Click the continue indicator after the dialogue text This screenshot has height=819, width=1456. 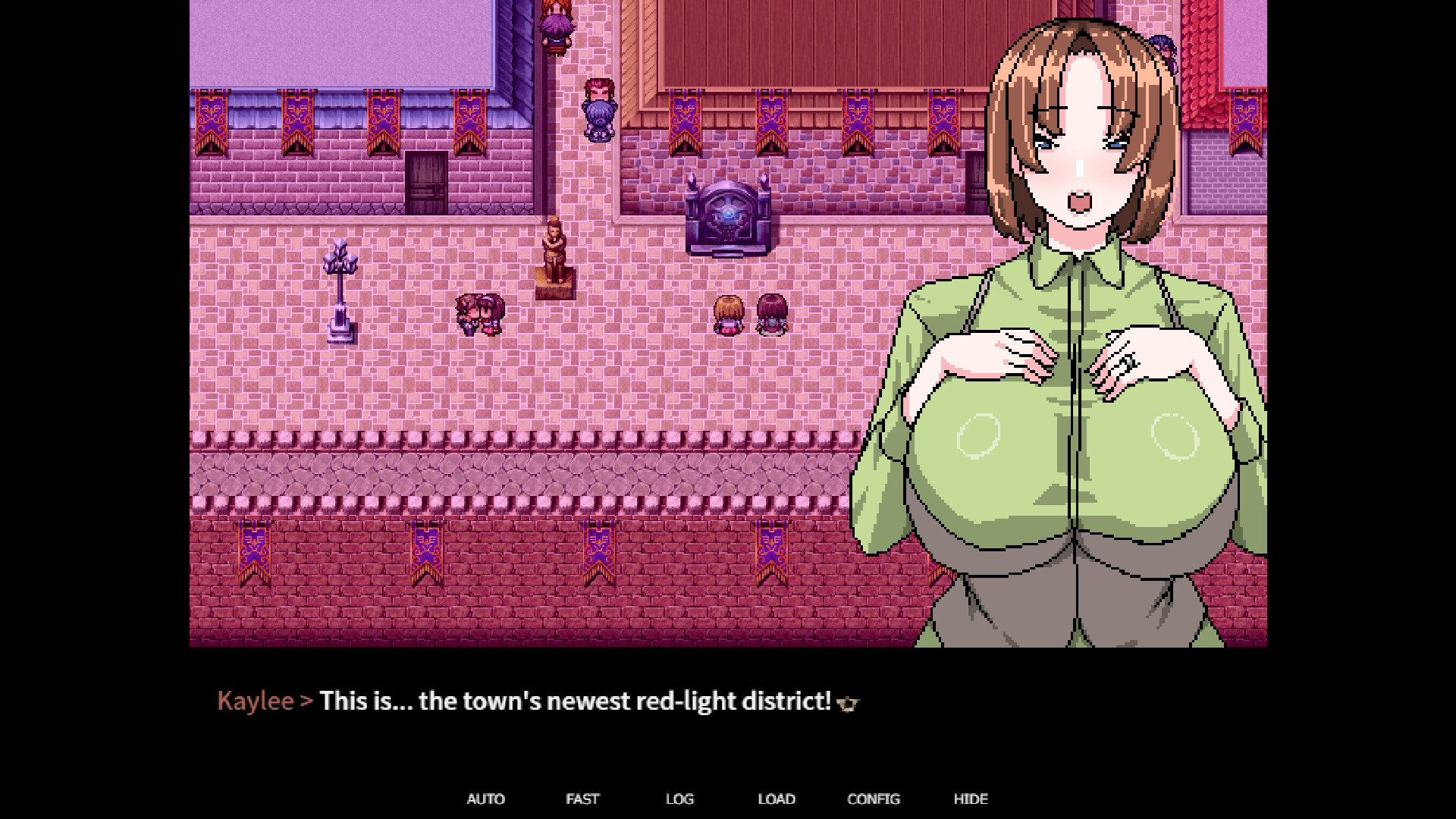pos(849,704)
